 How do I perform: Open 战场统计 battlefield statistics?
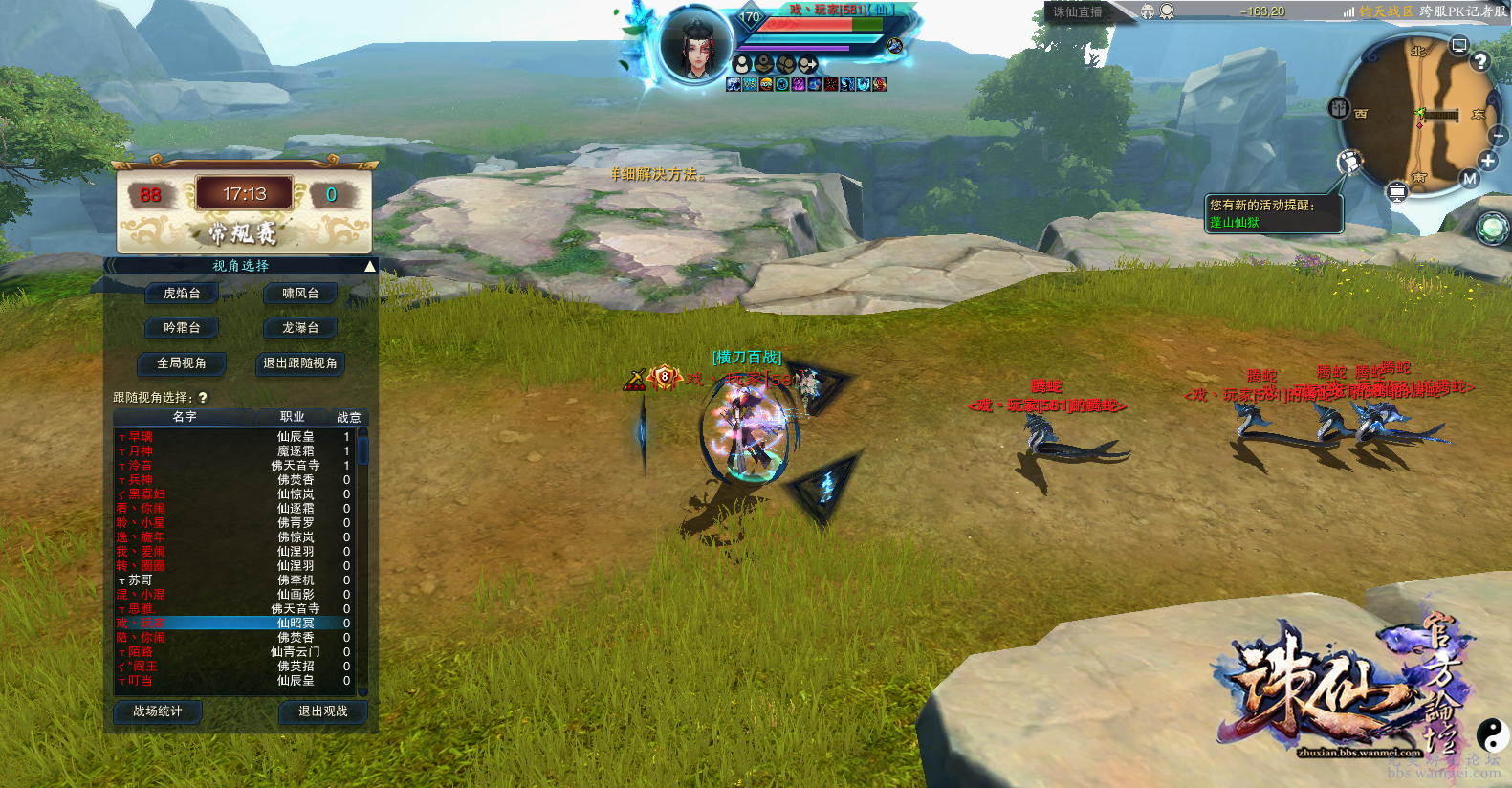click(157, 711)
